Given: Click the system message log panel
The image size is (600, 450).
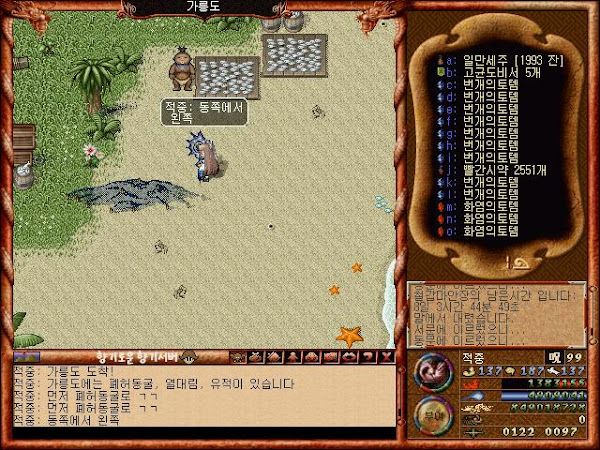Looking at the screenshot, I should 495,313.
